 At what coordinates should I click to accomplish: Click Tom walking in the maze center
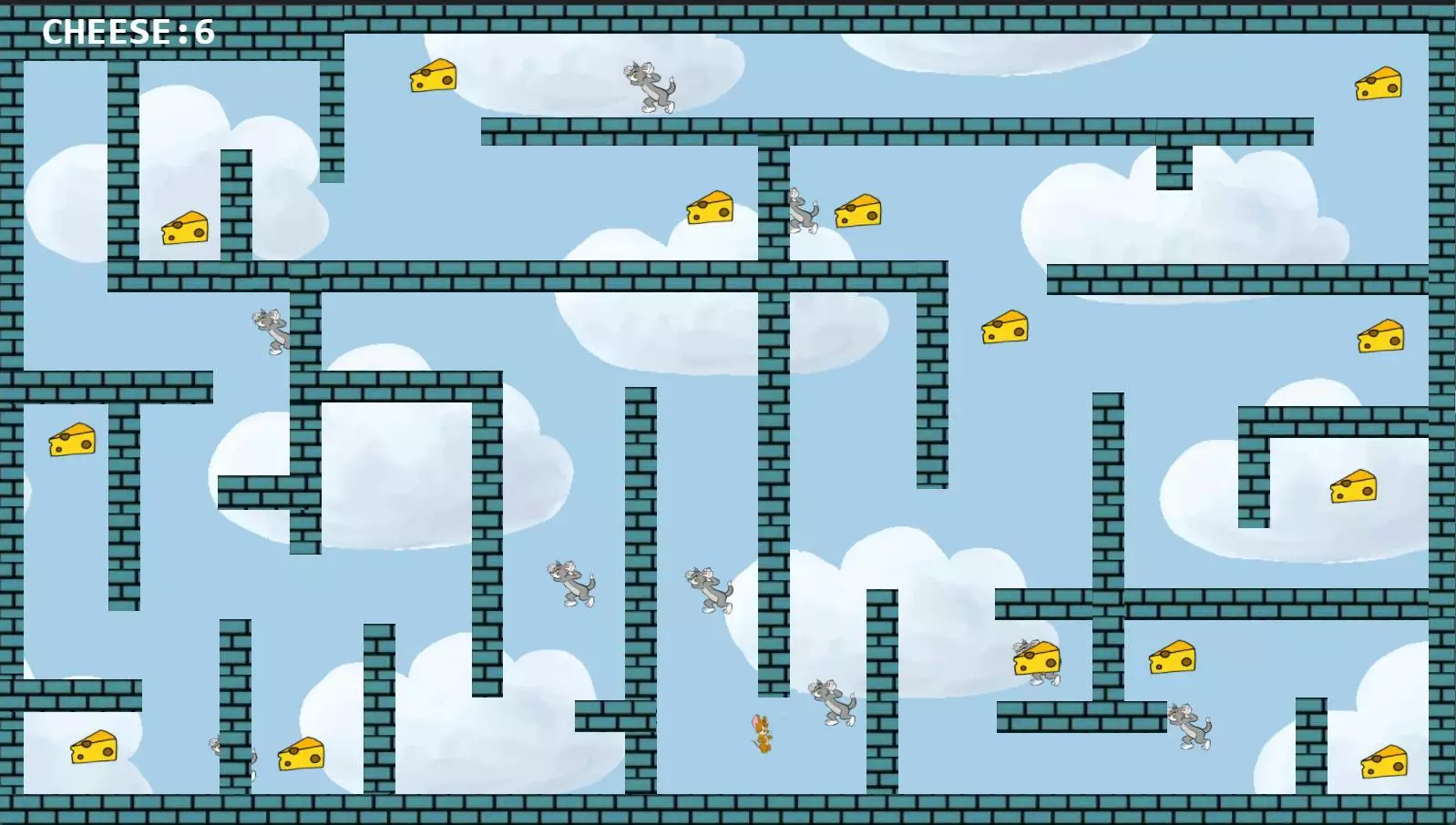[x=569, y=583]
